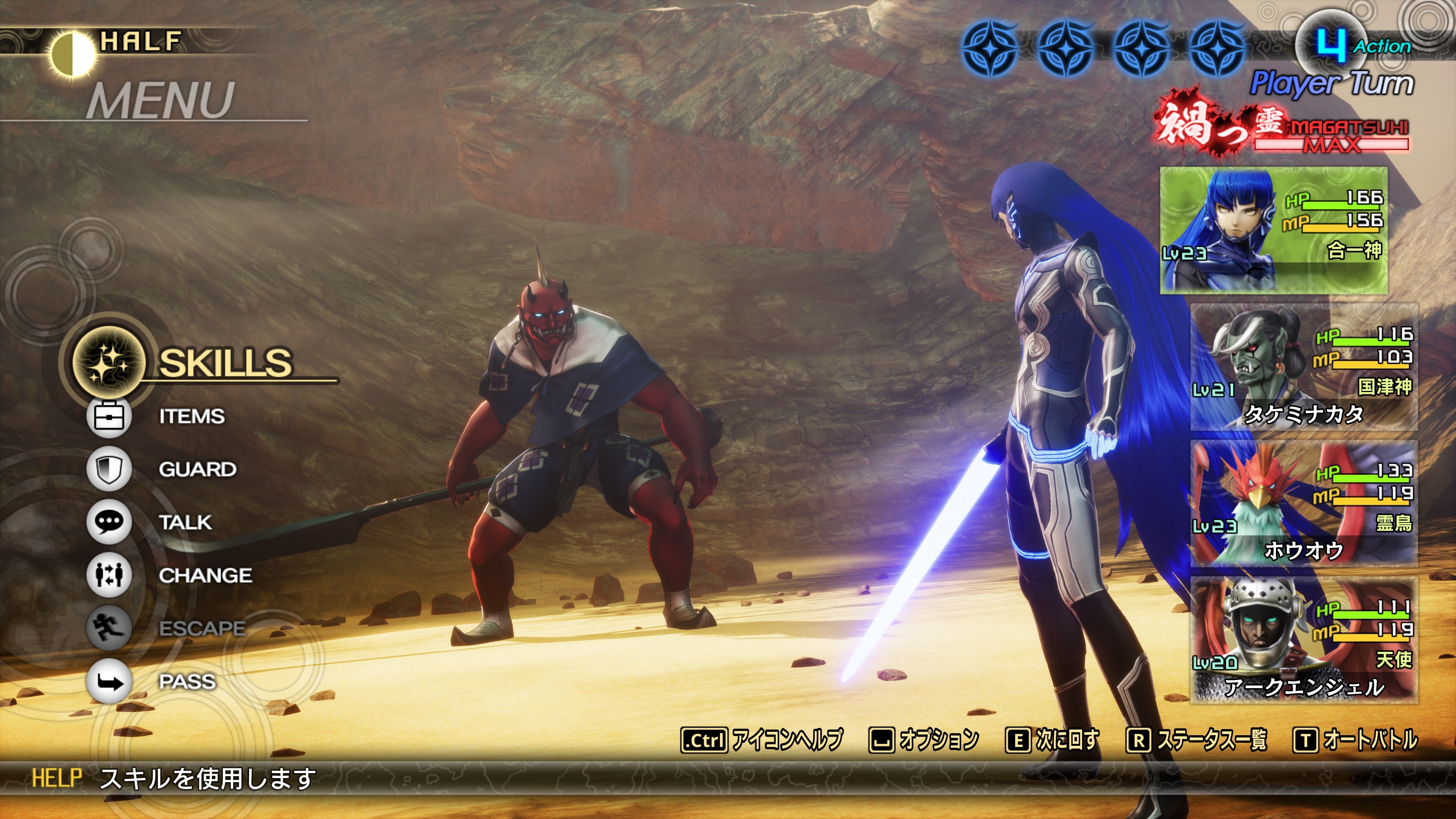Choose the GUARD command

tap(197, 469)
